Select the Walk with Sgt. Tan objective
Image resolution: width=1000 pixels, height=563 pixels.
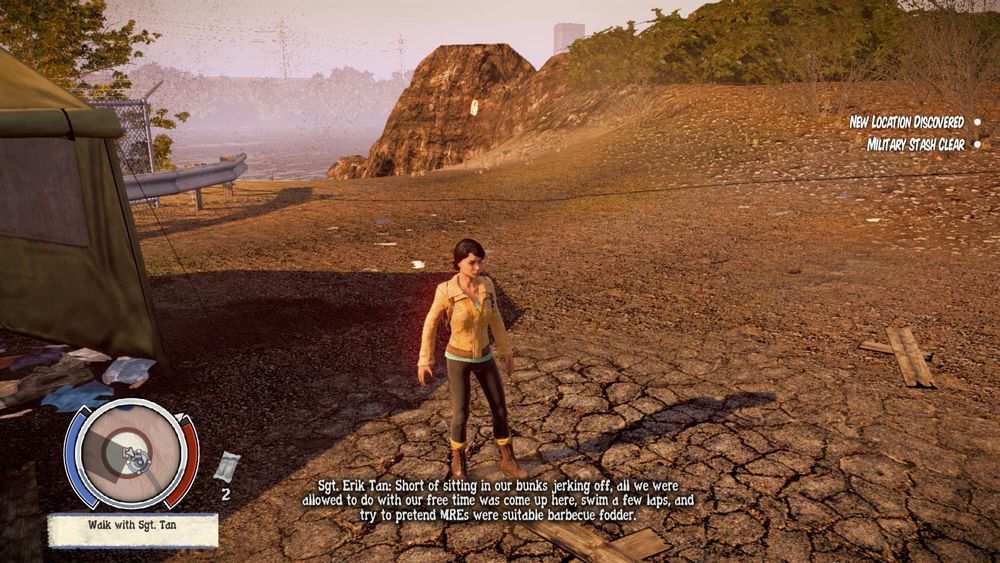(132, 530)
